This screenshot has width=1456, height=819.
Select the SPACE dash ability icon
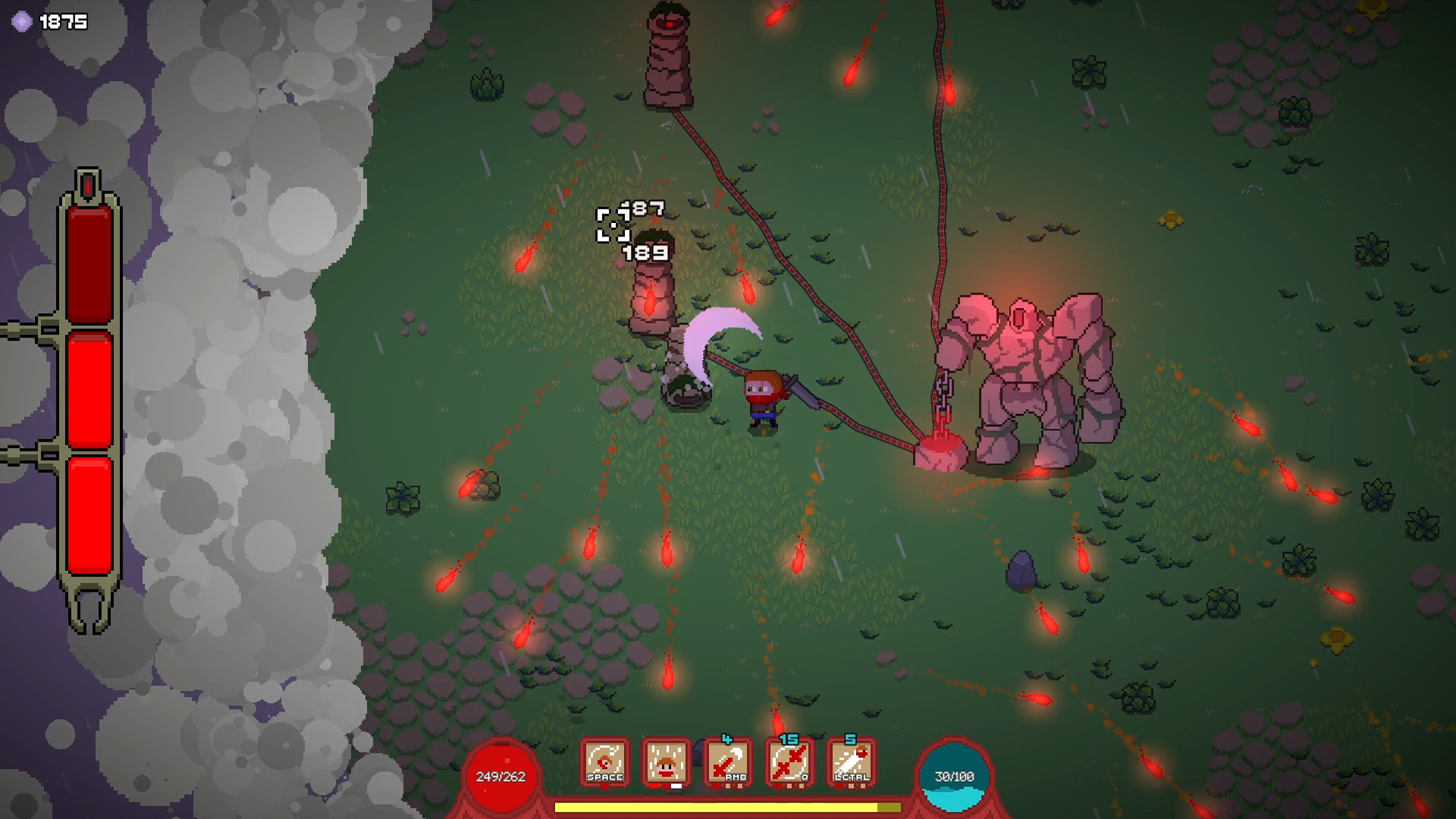click(604, 761)
